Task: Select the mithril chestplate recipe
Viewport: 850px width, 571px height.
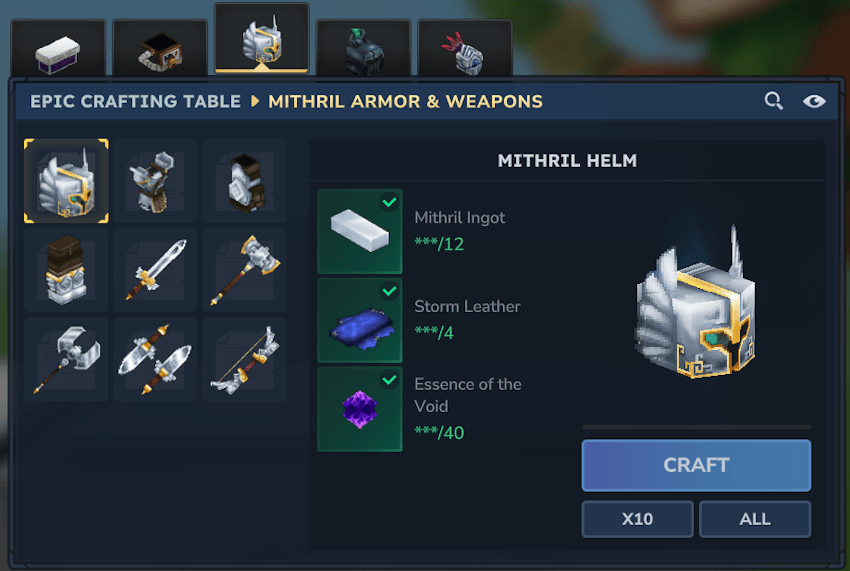Action: pyautogui.click(x=155, y=181)
